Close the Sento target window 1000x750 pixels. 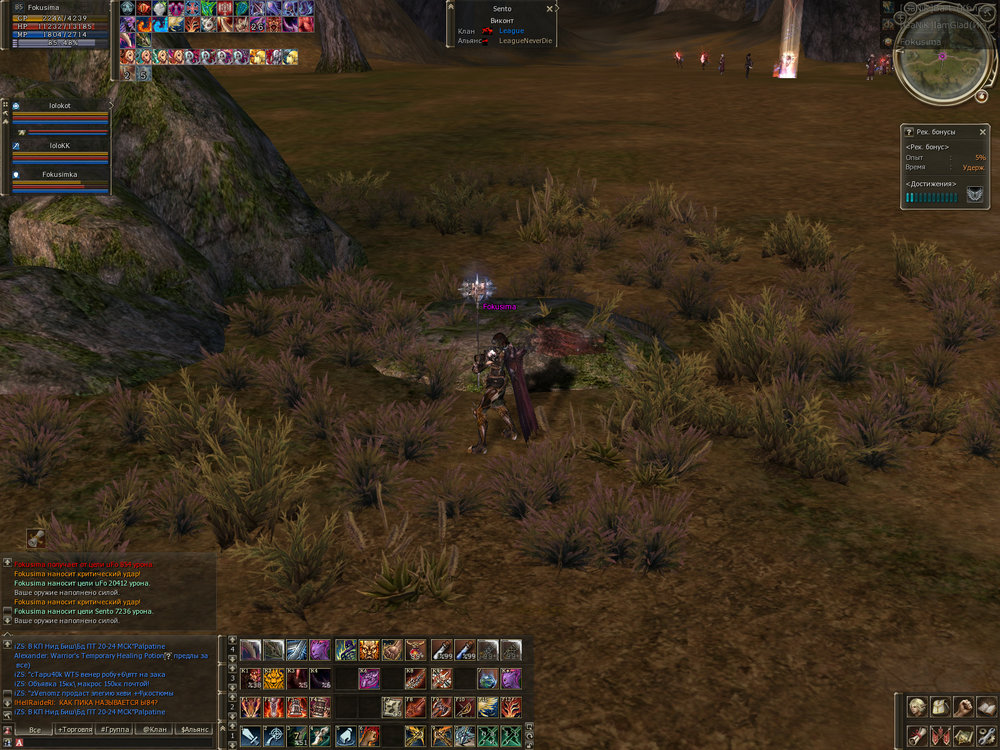549,9
